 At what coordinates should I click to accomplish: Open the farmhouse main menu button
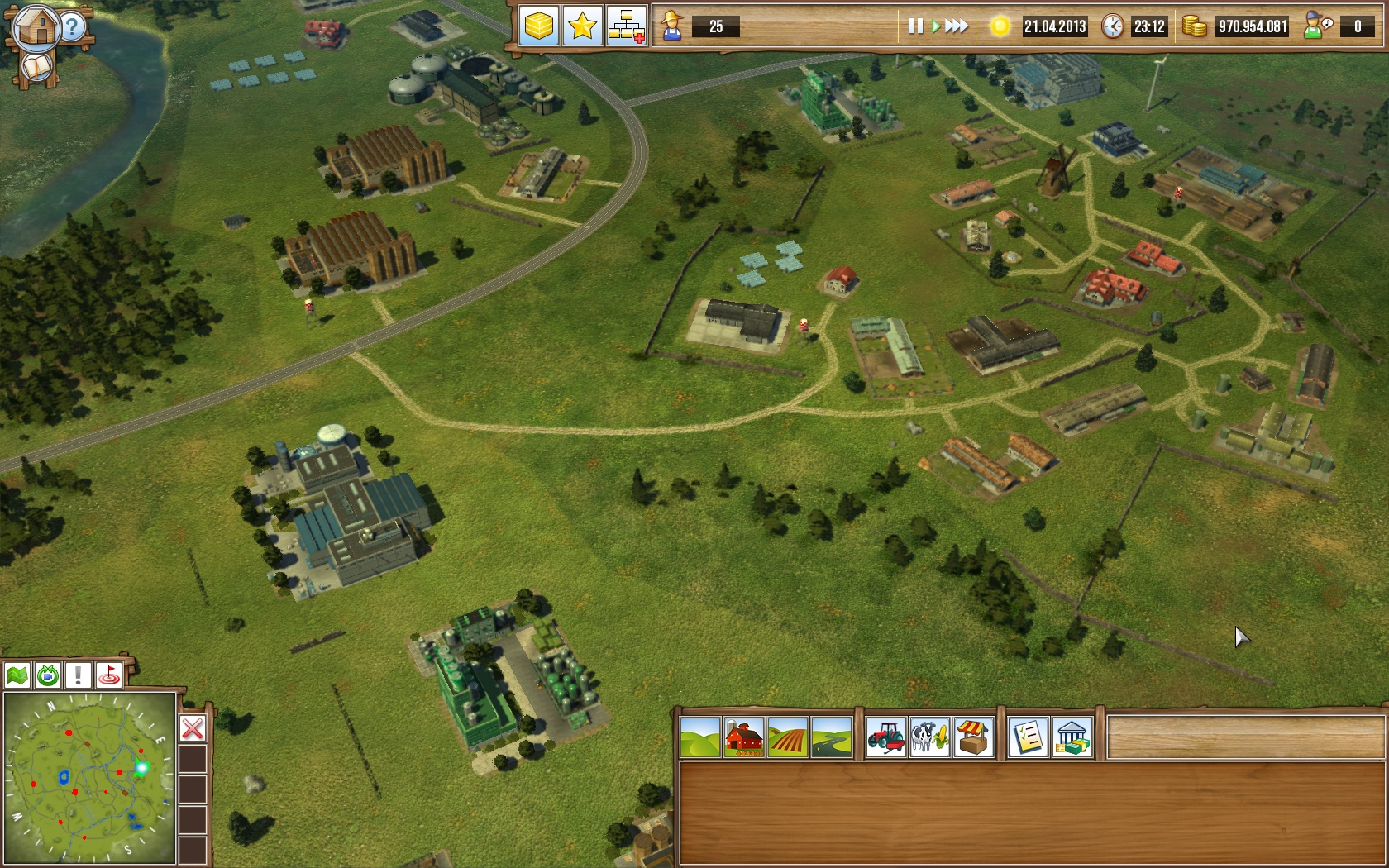tap(36, 26)
